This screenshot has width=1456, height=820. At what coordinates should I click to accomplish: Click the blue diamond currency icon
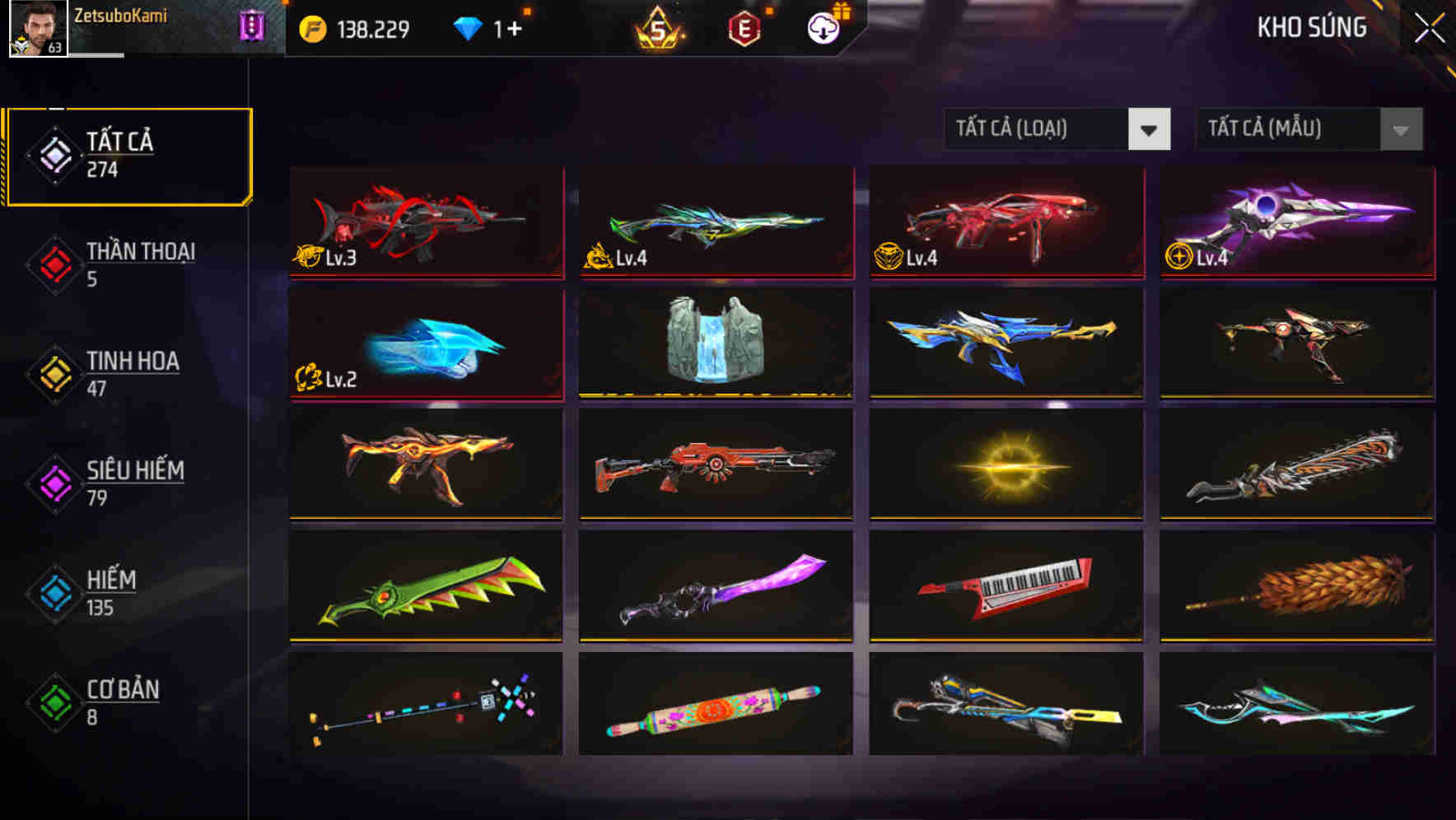point(466,27)
